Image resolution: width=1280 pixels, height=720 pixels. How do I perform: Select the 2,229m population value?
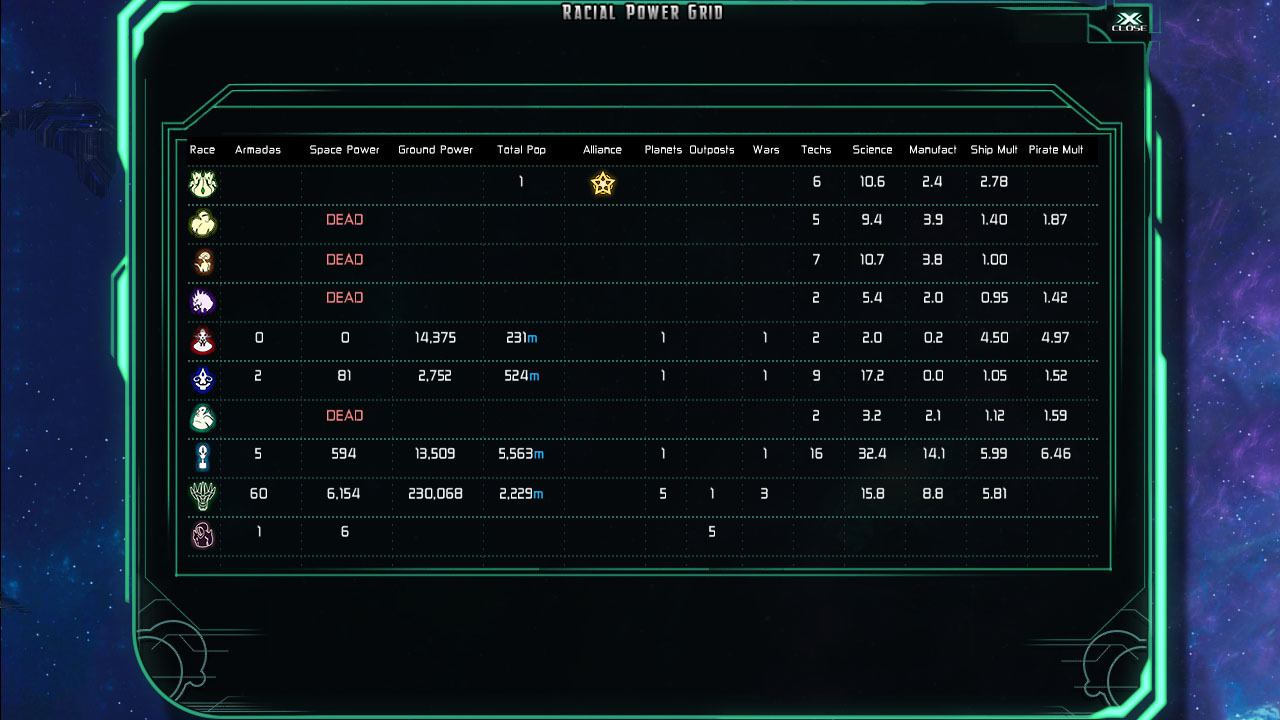pyautogui.click(x=520, y=494)
